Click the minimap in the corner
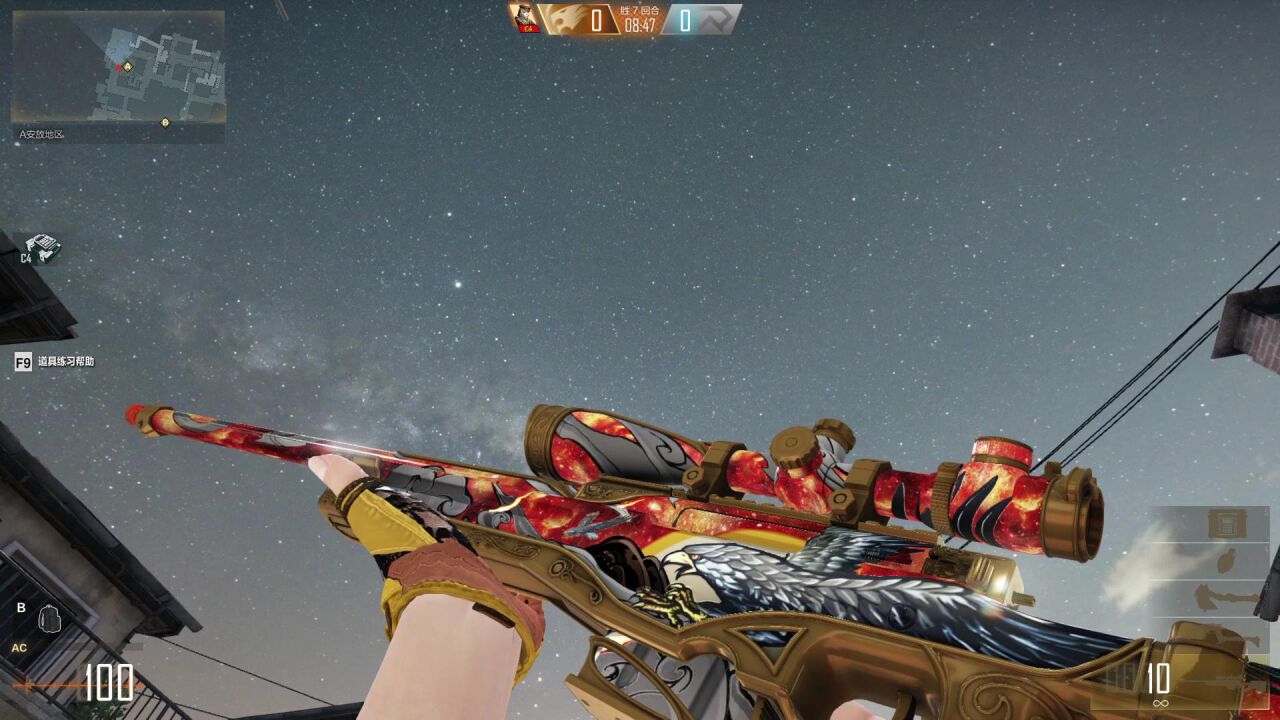The image size is (1280, 720). click(x=118, y=76)
